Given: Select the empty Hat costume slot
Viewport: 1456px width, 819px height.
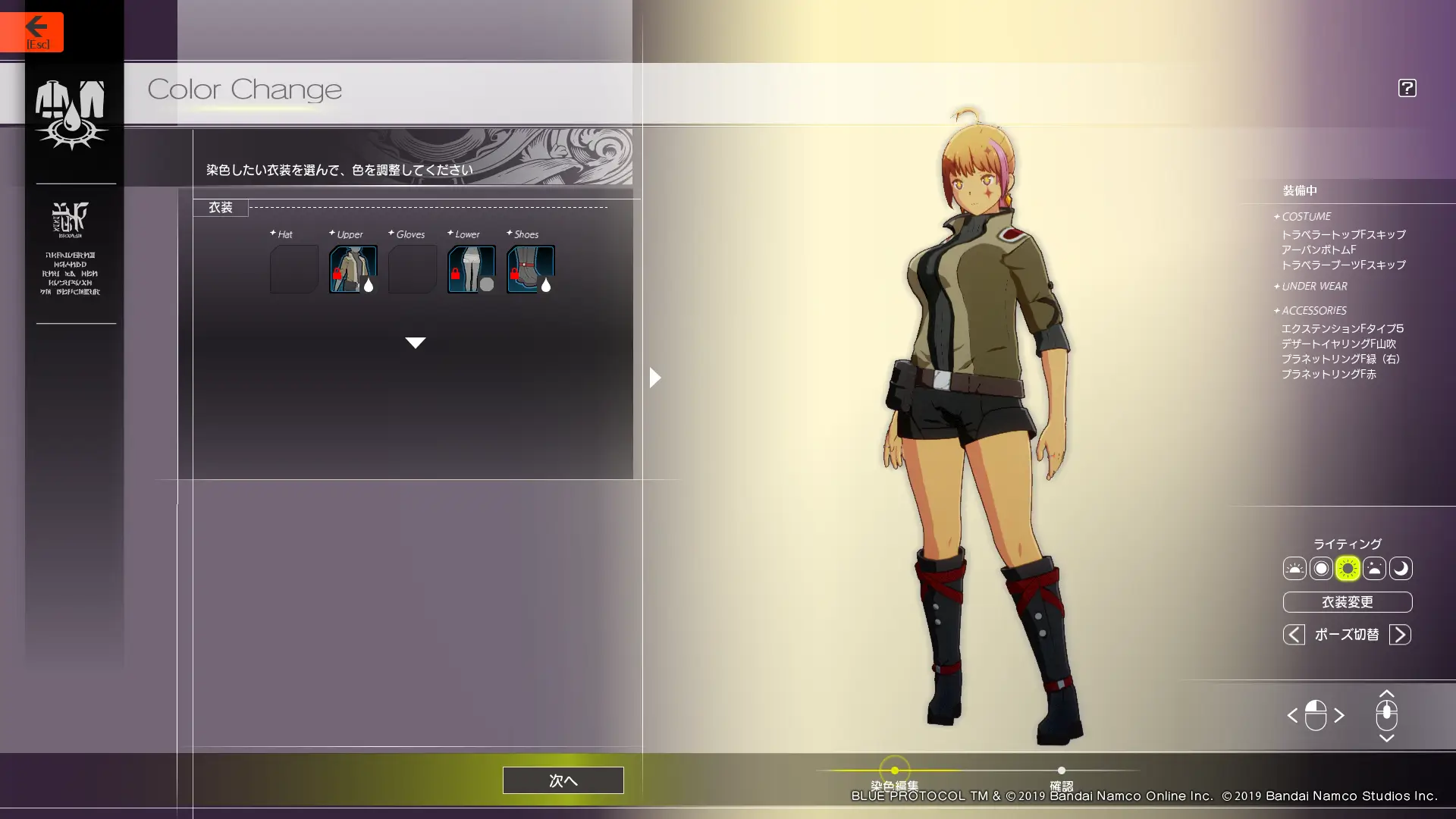Looking at the screenshot, I should coord(293,269).
